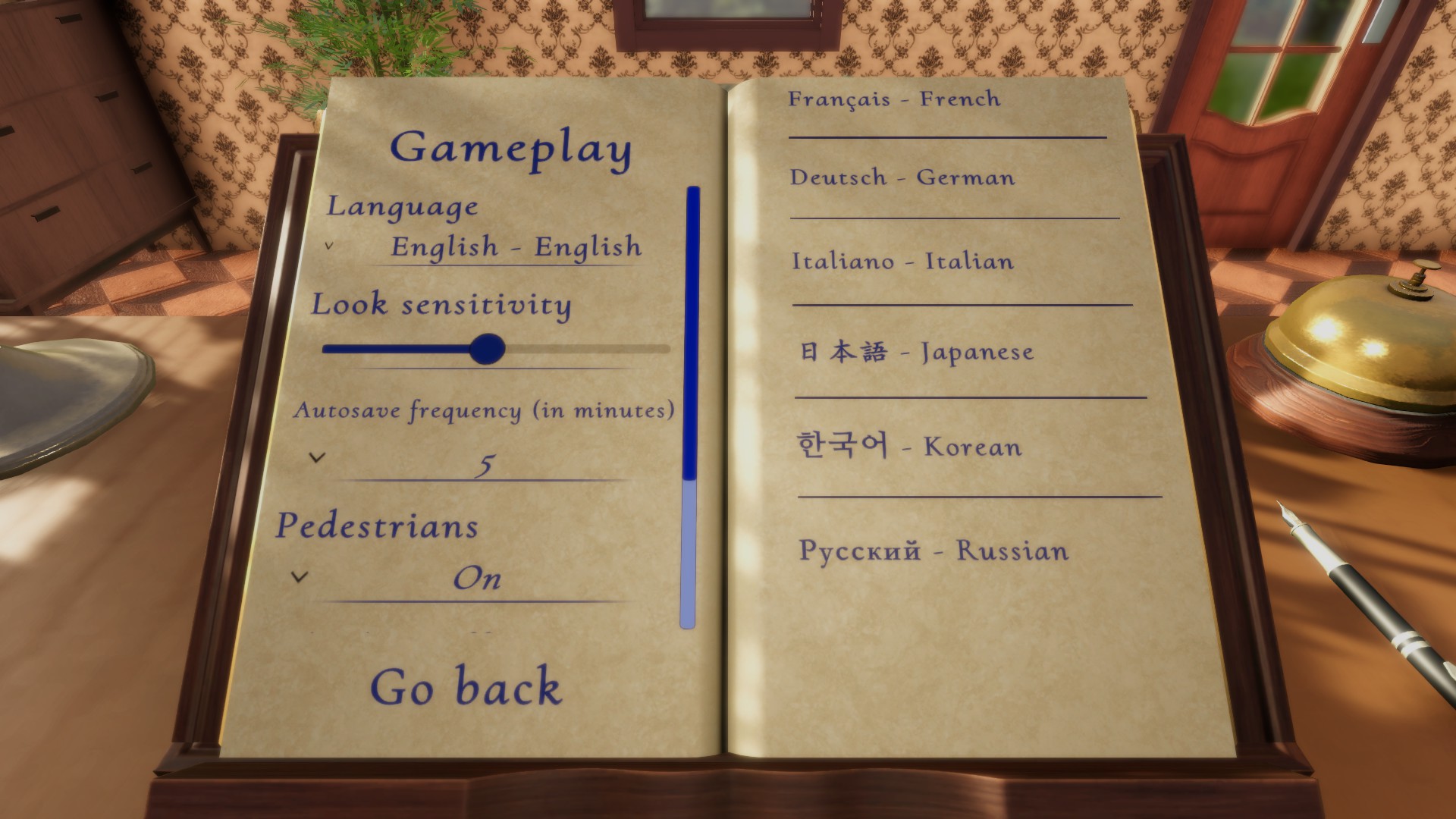Select Deutsch - German language

point(902,178)
